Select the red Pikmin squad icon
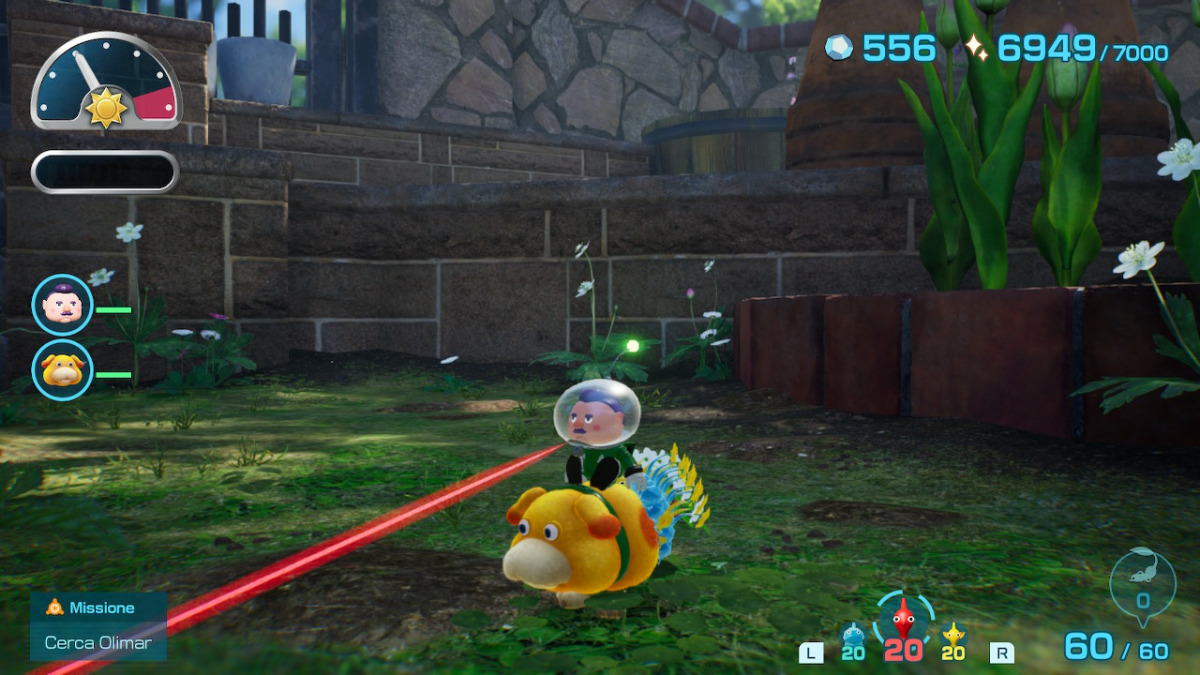This screenshot has height=675, width=1200. point(903,620)
